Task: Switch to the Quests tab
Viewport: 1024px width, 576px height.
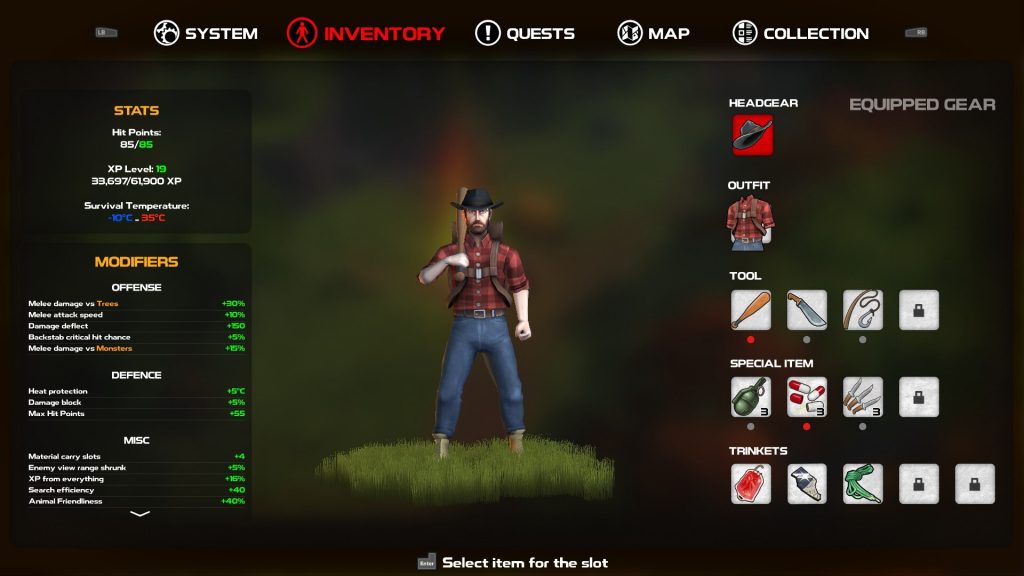Action: click(525, 33)
